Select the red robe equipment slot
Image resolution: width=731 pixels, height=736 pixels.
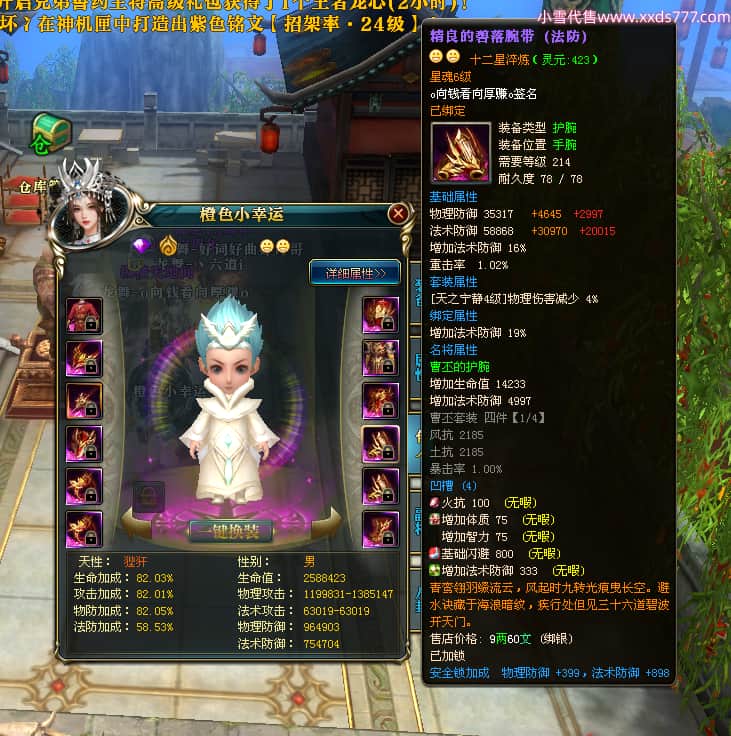[82, 315]
